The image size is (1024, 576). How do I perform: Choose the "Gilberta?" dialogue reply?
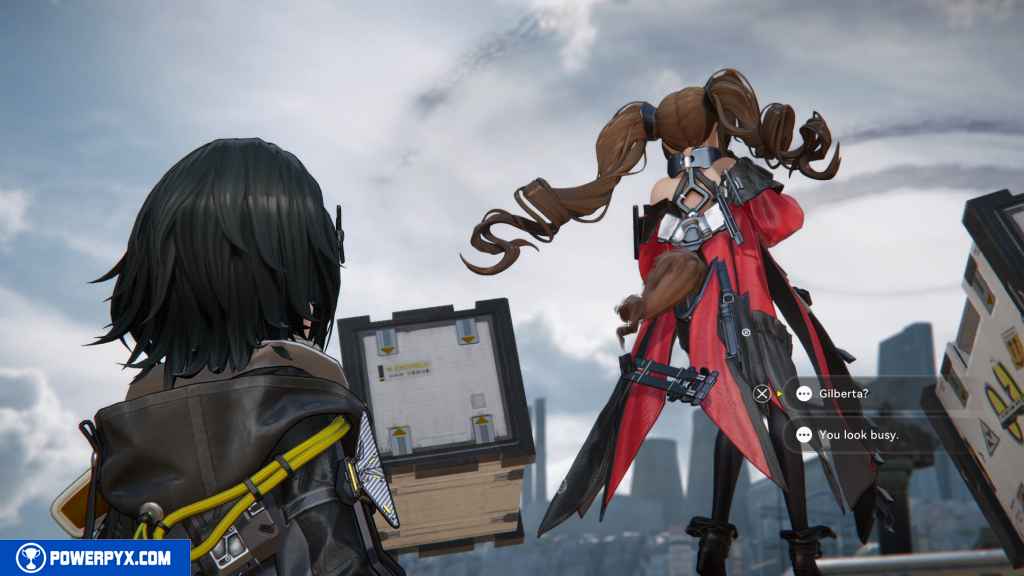click(x=843, y=394)
